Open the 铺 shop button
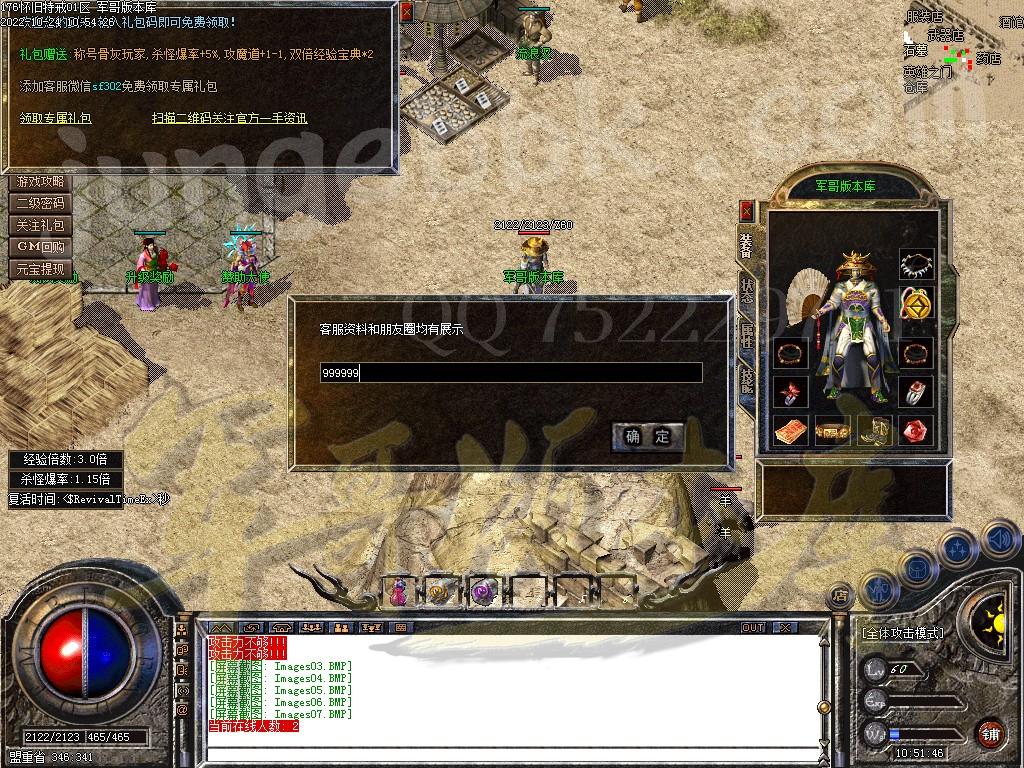Viewport: 1024px width, 768px height. pos(990,732)
